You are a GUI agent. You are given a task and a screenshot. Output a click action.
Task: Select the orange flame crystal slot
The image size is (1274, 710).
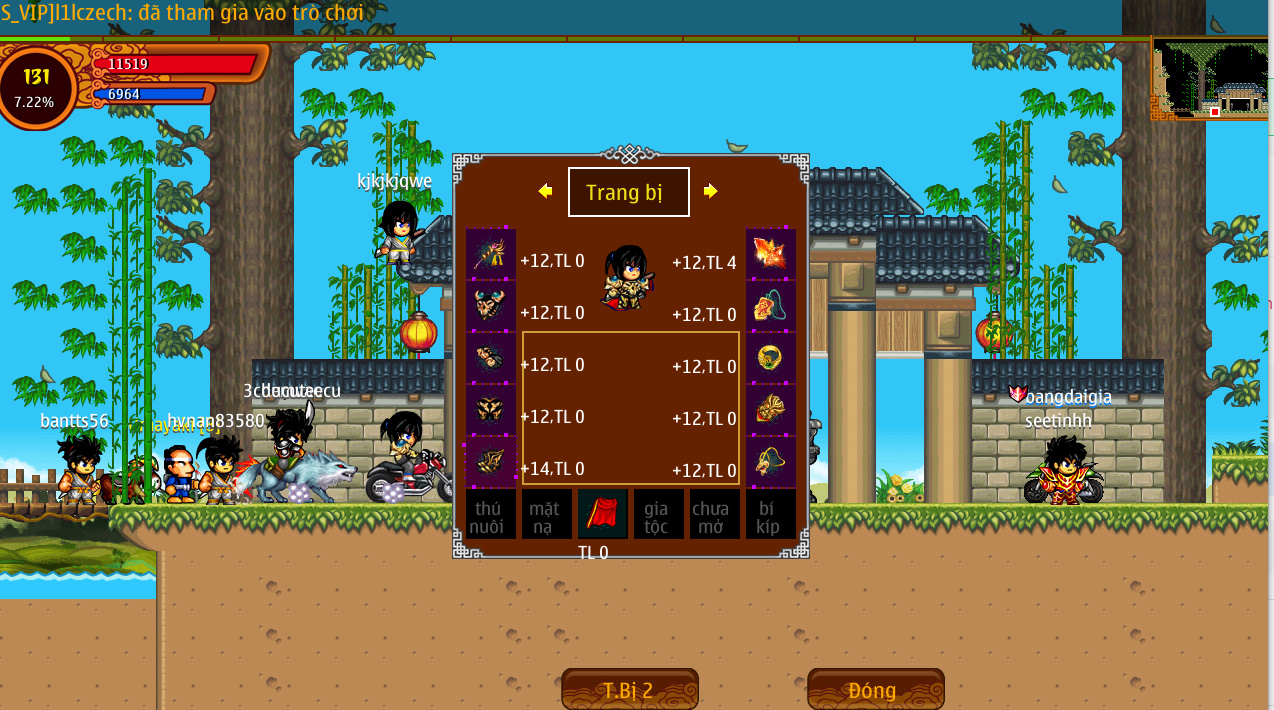(x=771, y=254)
